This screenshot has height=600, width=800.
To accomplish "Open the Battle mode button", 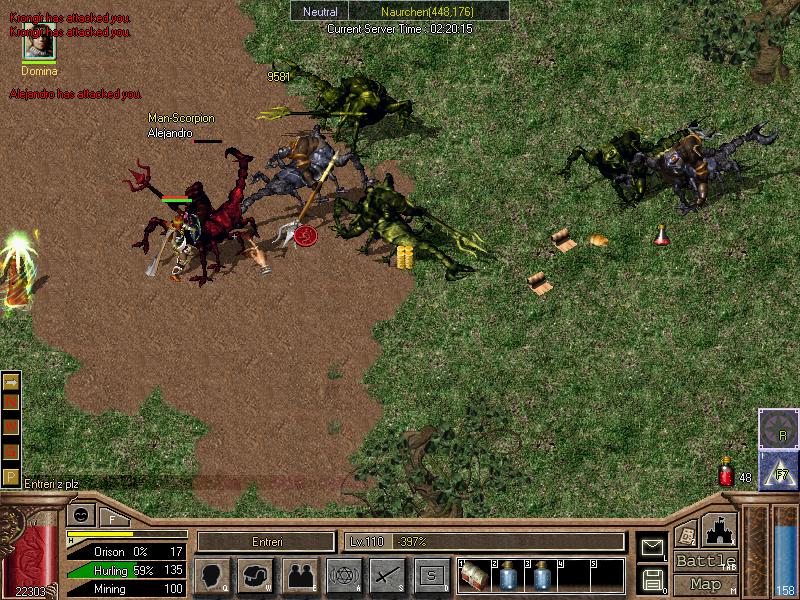I will coord(706,560).
